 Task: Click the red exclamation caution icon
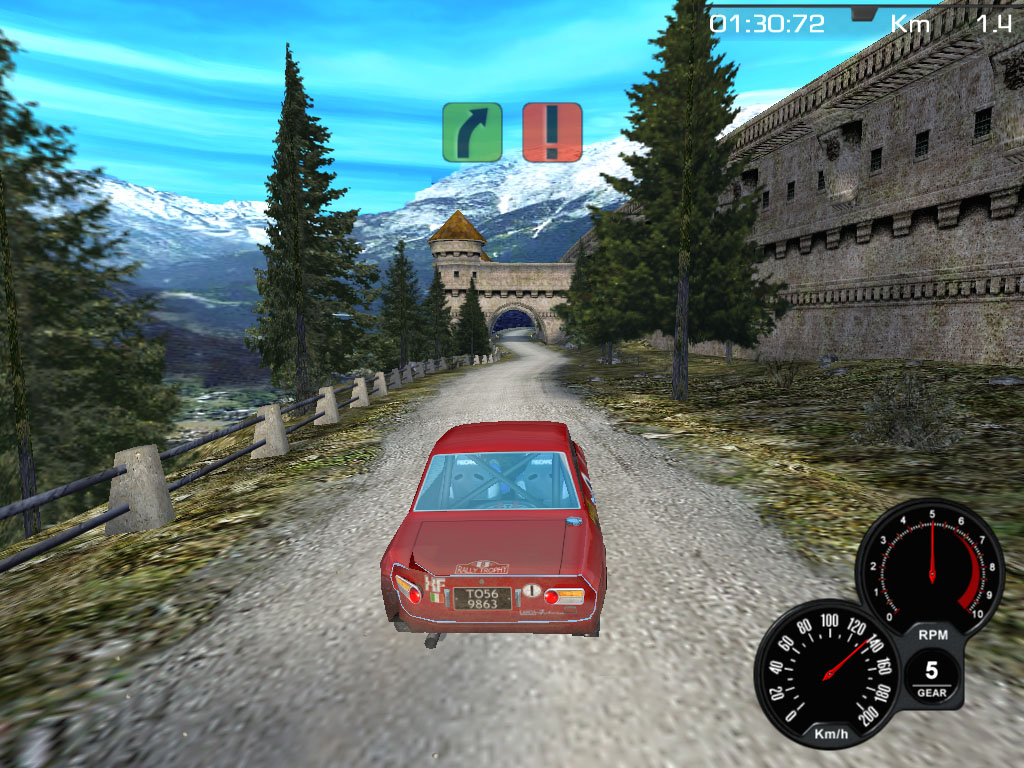(x=552, y=132)
